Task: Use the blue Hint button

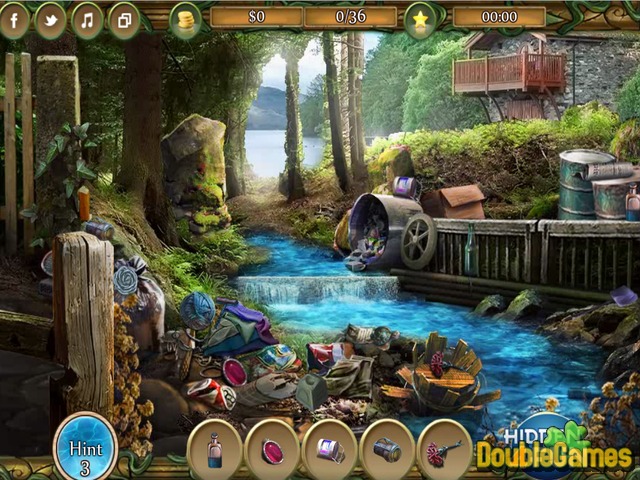Action: click(85, 447)
